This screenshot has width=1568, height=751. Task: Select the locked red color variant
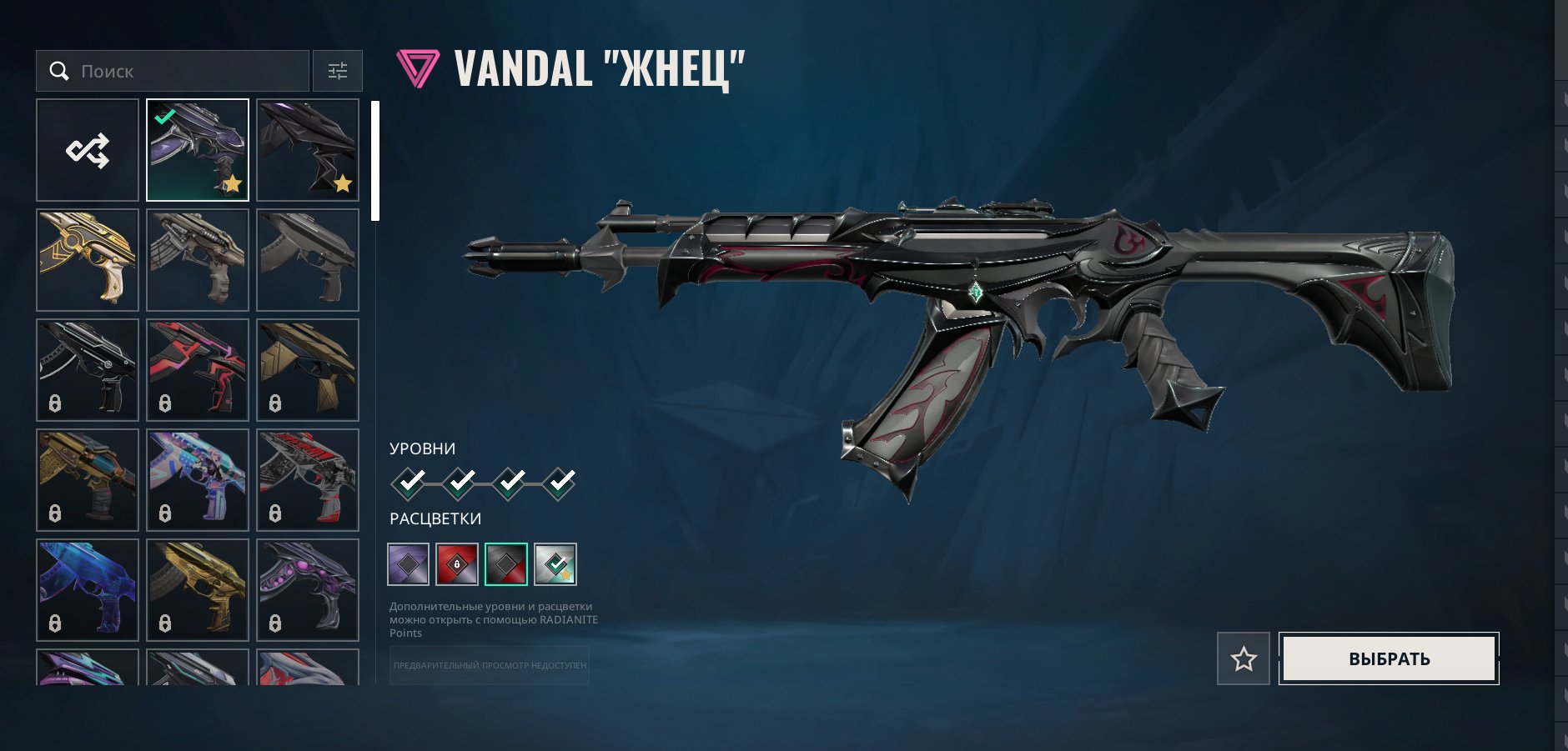pos(457,564)
